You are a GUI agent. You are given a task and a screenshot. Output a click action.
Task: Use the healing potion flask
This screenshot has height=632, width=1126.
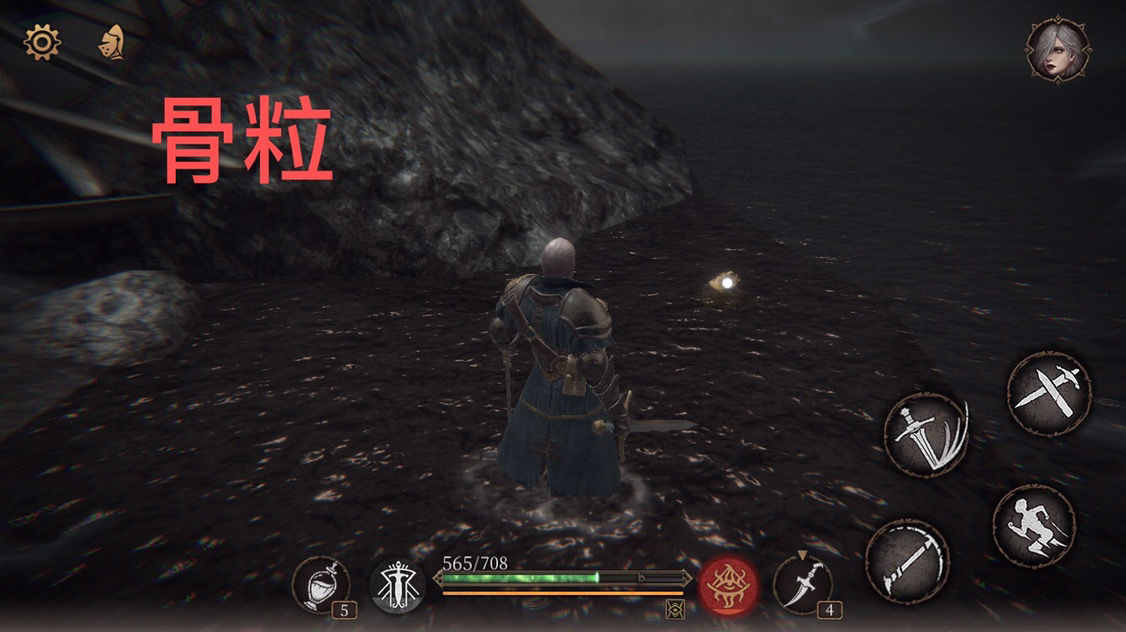pyautogui.click(x=322, y=584)
